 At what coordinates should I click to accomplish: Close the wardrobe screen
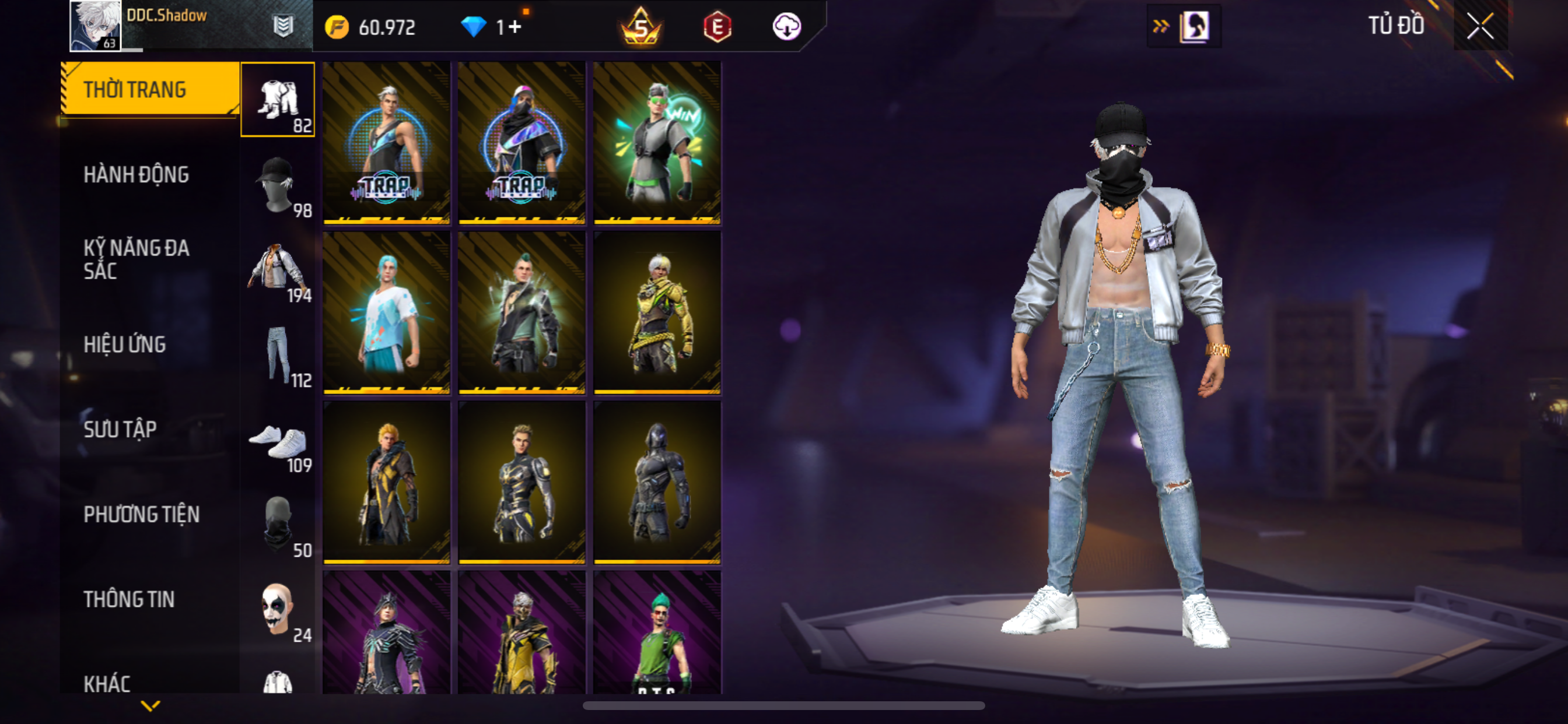tap(1480, 26)
